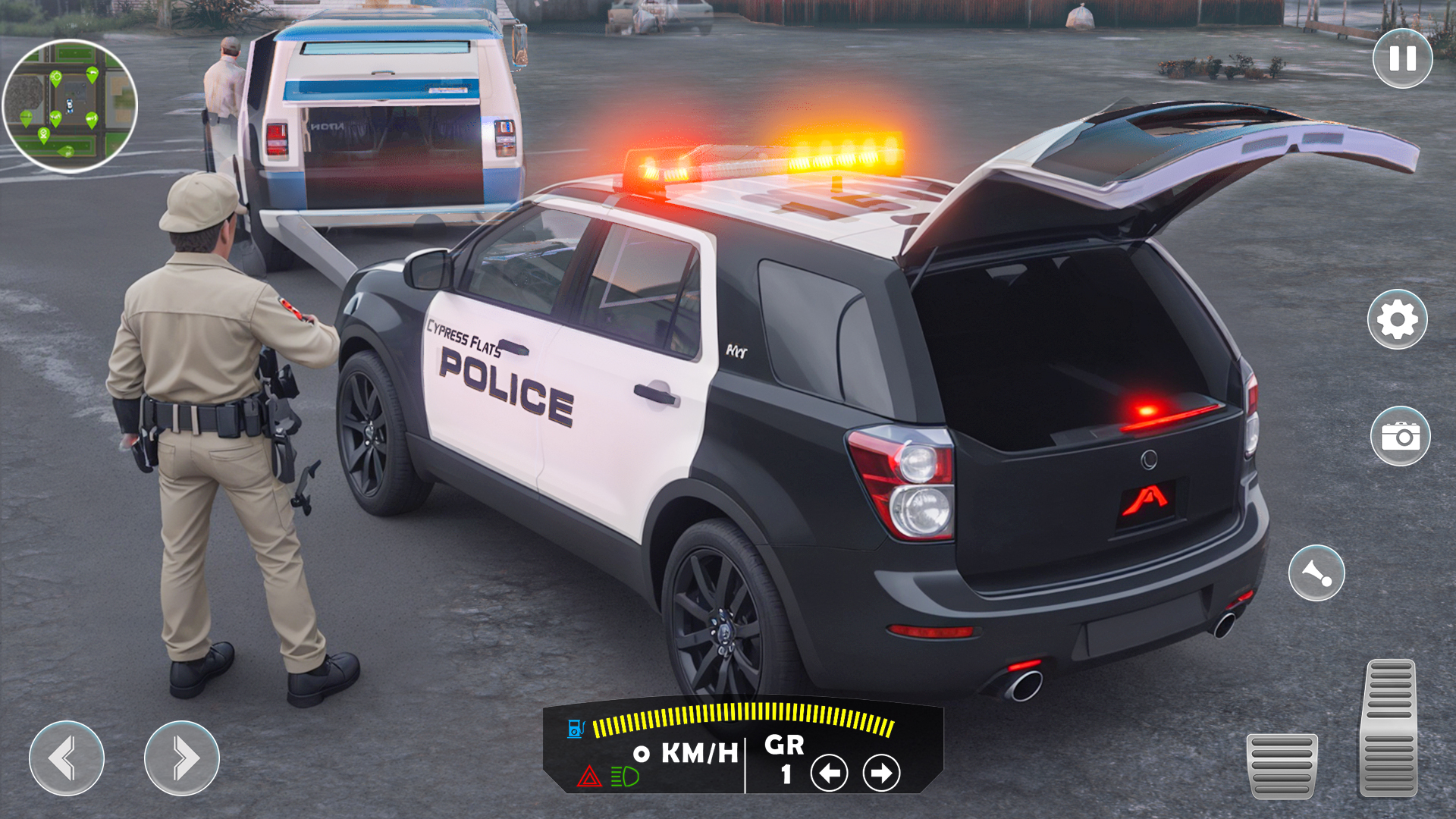Image resolution: width=1456 pixels, height=819 pixels.
Task: Tap the camera view button
Action: [1400, 436]
